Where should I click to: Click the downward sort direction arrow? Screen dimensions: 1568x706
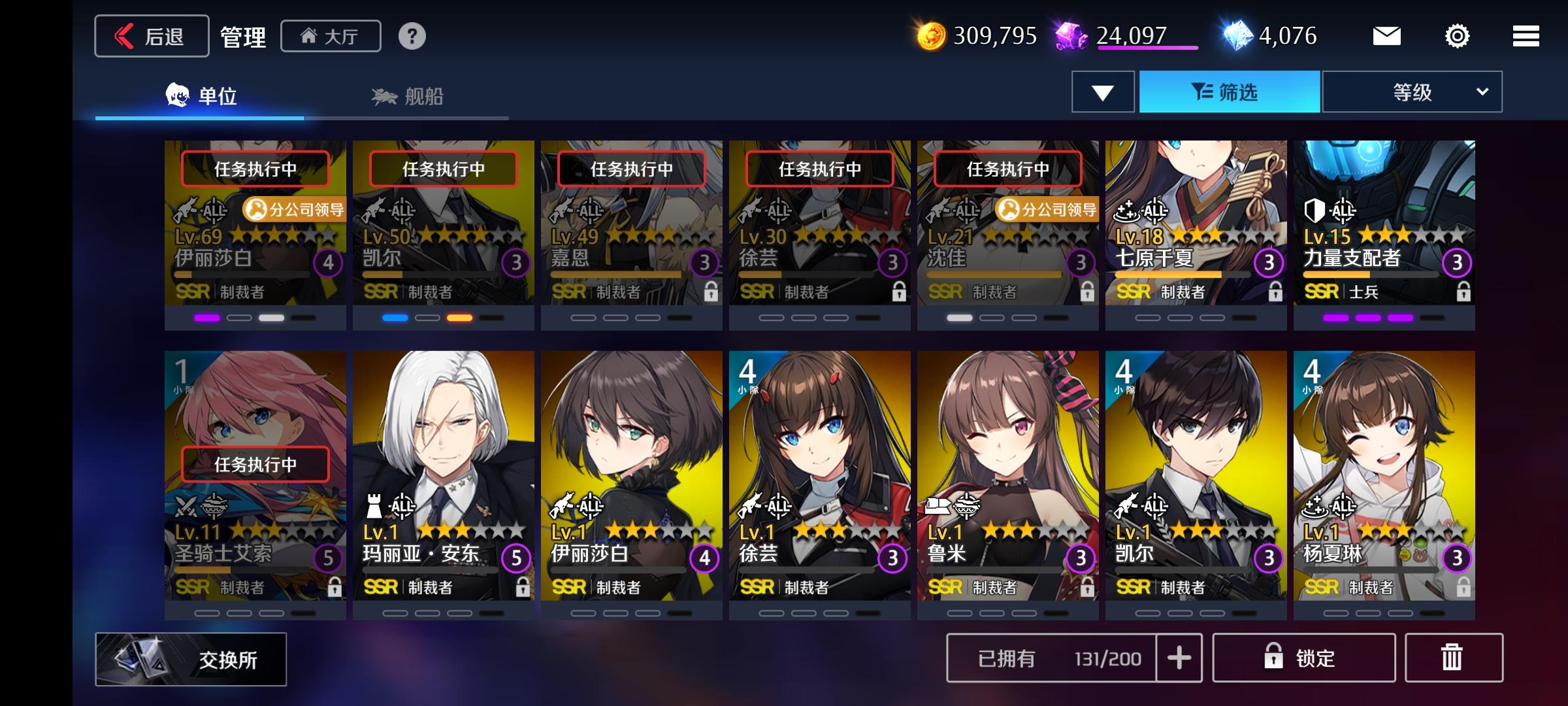pyautogui.click(x=1102, y=92)
